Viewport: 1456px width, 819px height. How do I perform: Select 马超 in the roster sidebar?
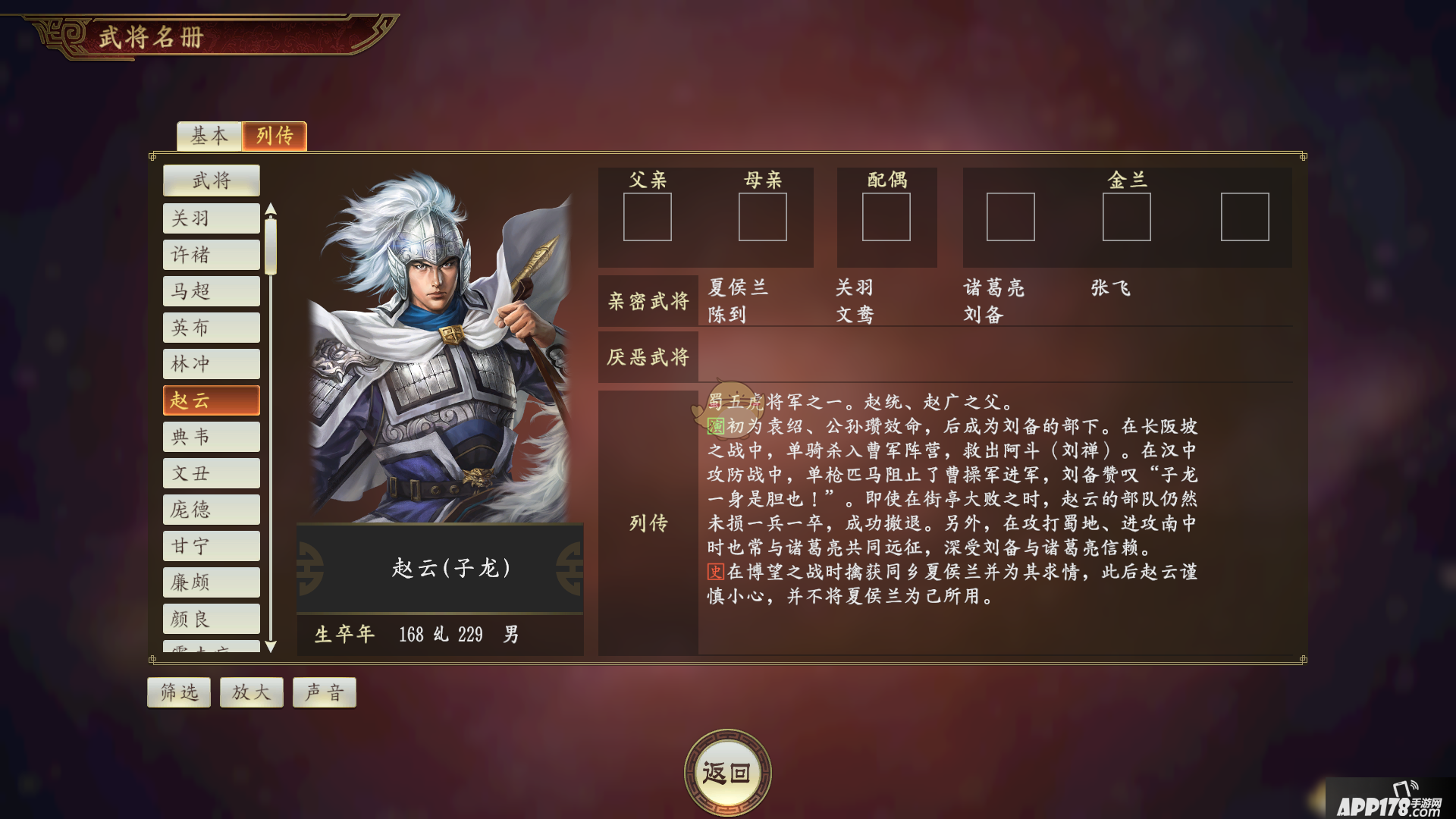tap(211, 291)
